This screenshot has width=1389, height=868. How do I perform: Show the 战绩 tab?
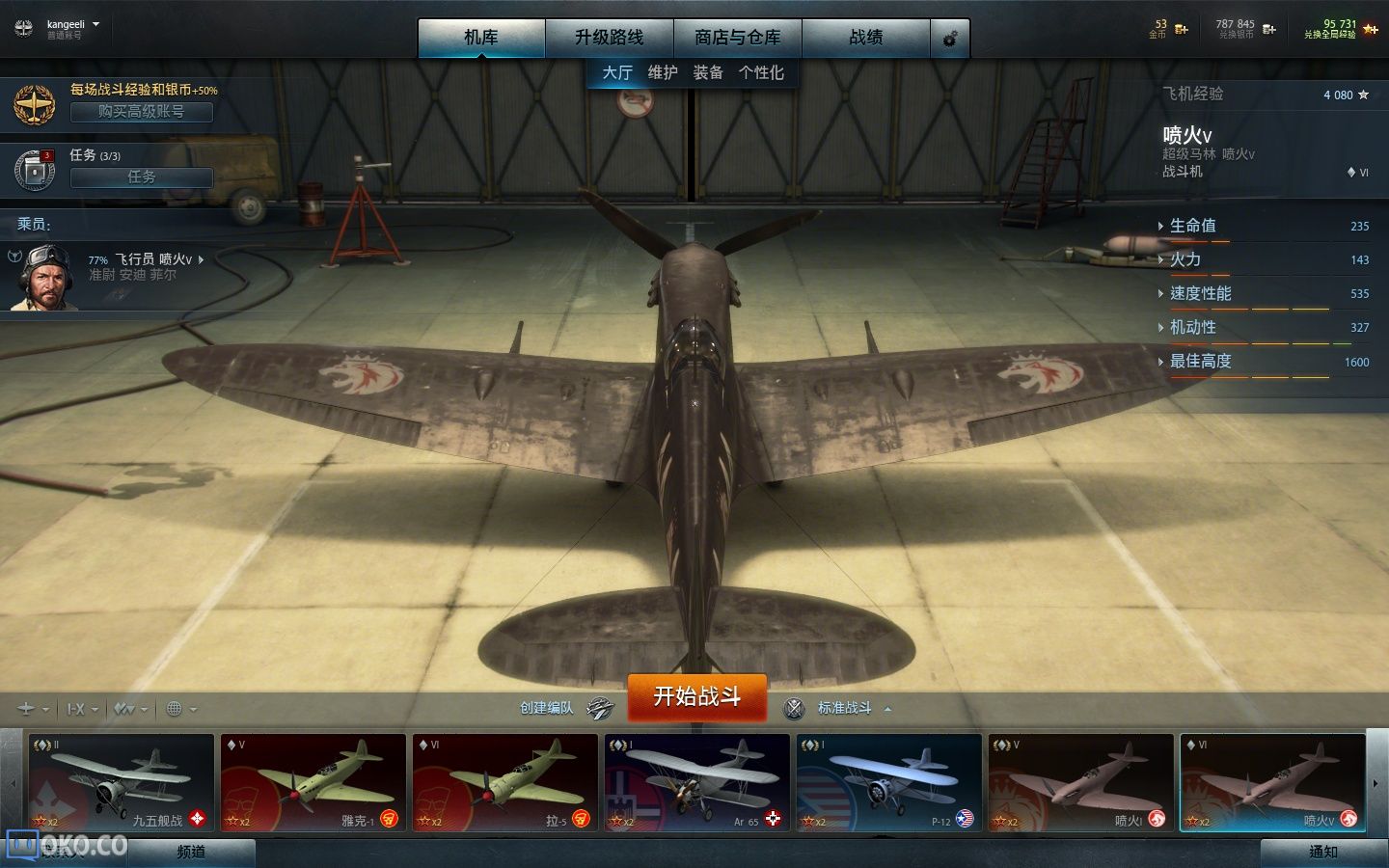point(865,38)
